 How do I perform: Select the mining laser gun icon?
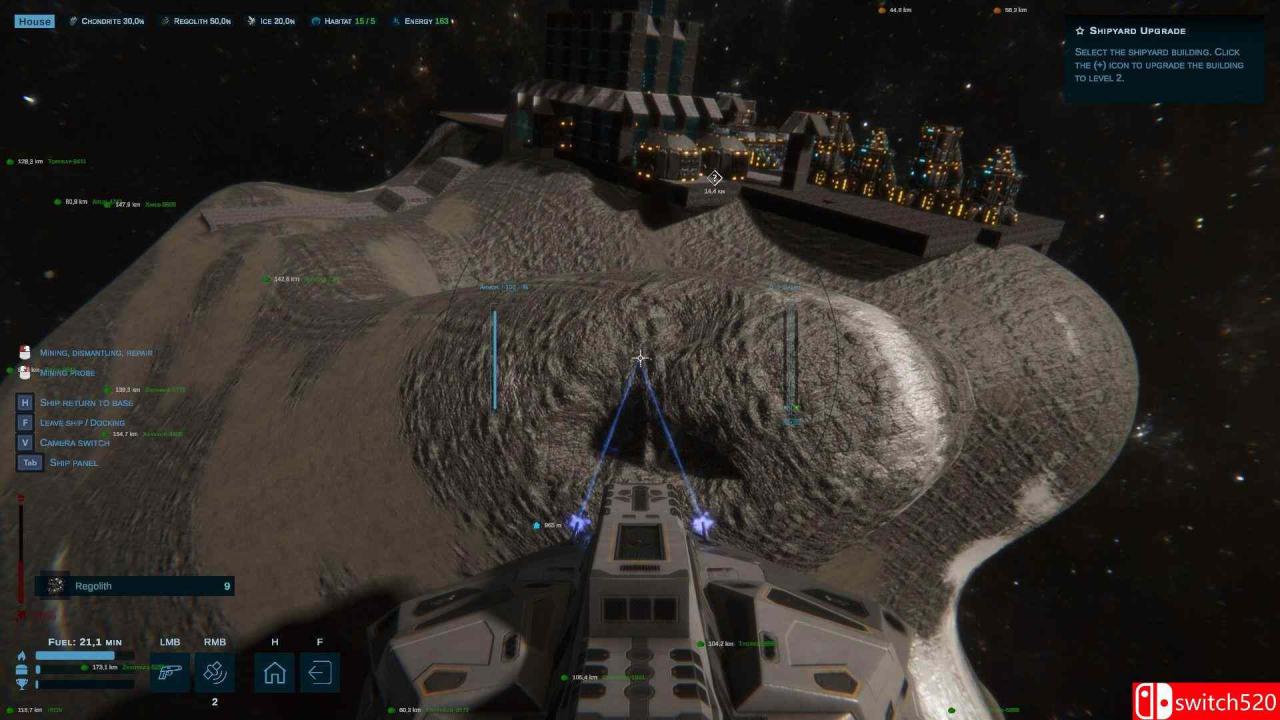(x=170, y=673)
